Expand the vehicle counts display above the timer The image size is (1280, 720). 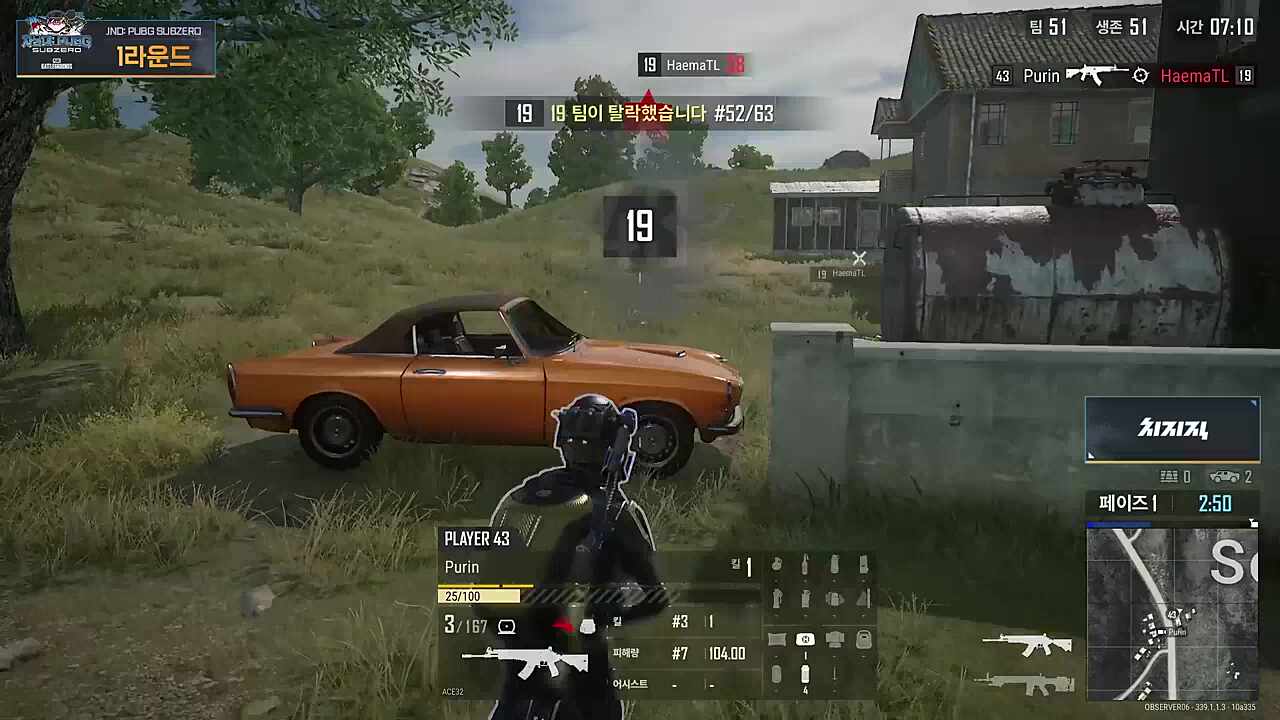(x=1205, y=478)
